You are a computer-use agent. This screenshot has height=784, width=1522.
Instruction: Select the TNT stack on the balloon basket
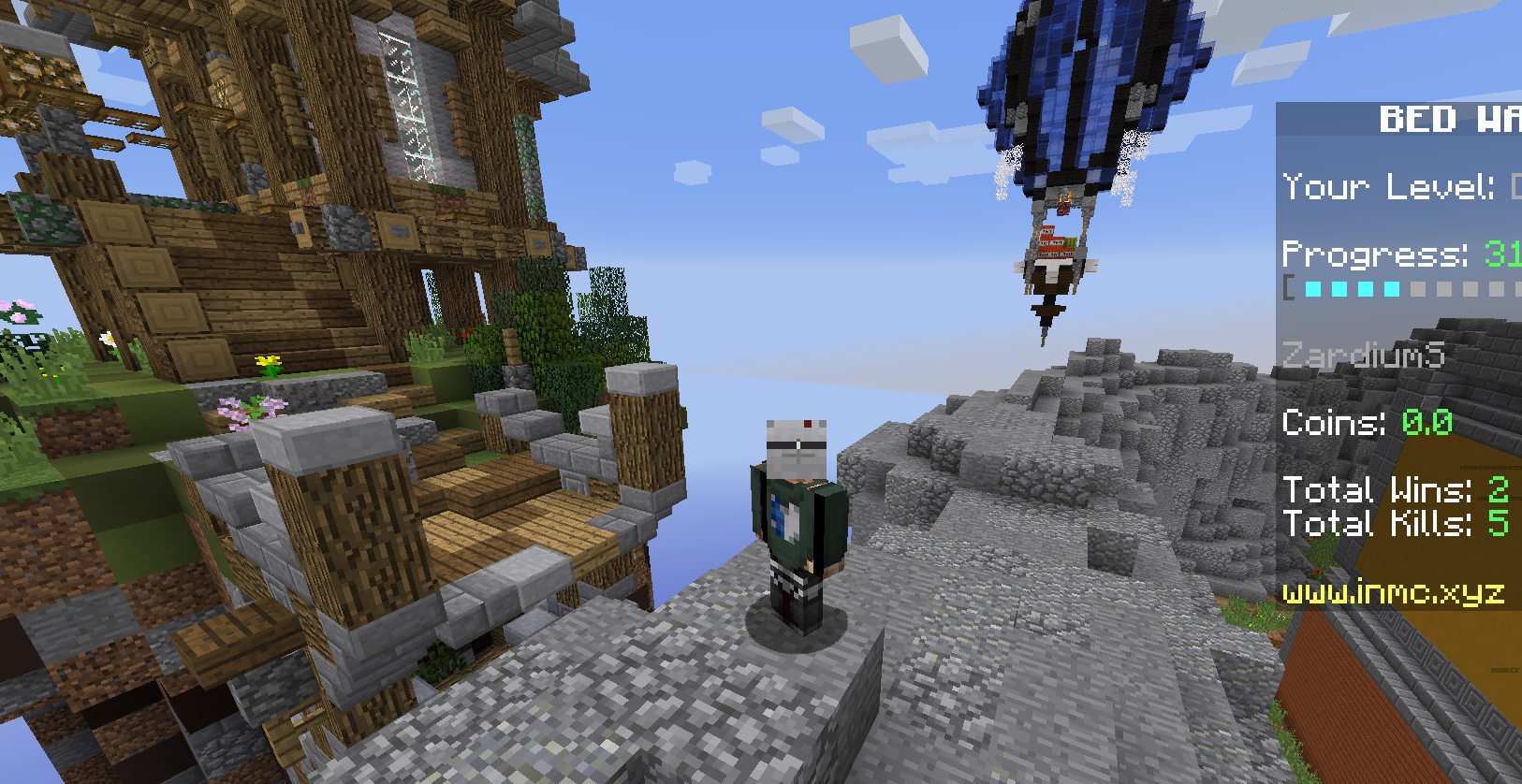tap(1053, 245)
